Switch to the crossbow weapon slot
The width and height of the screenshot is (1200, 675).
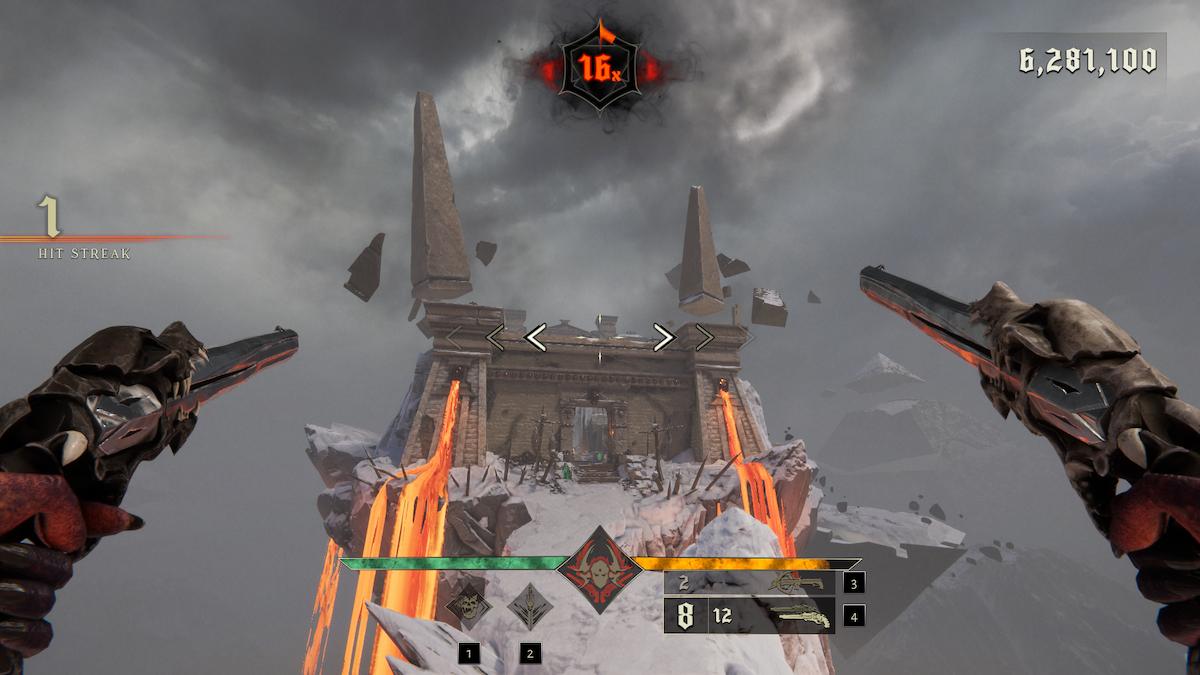796,582
